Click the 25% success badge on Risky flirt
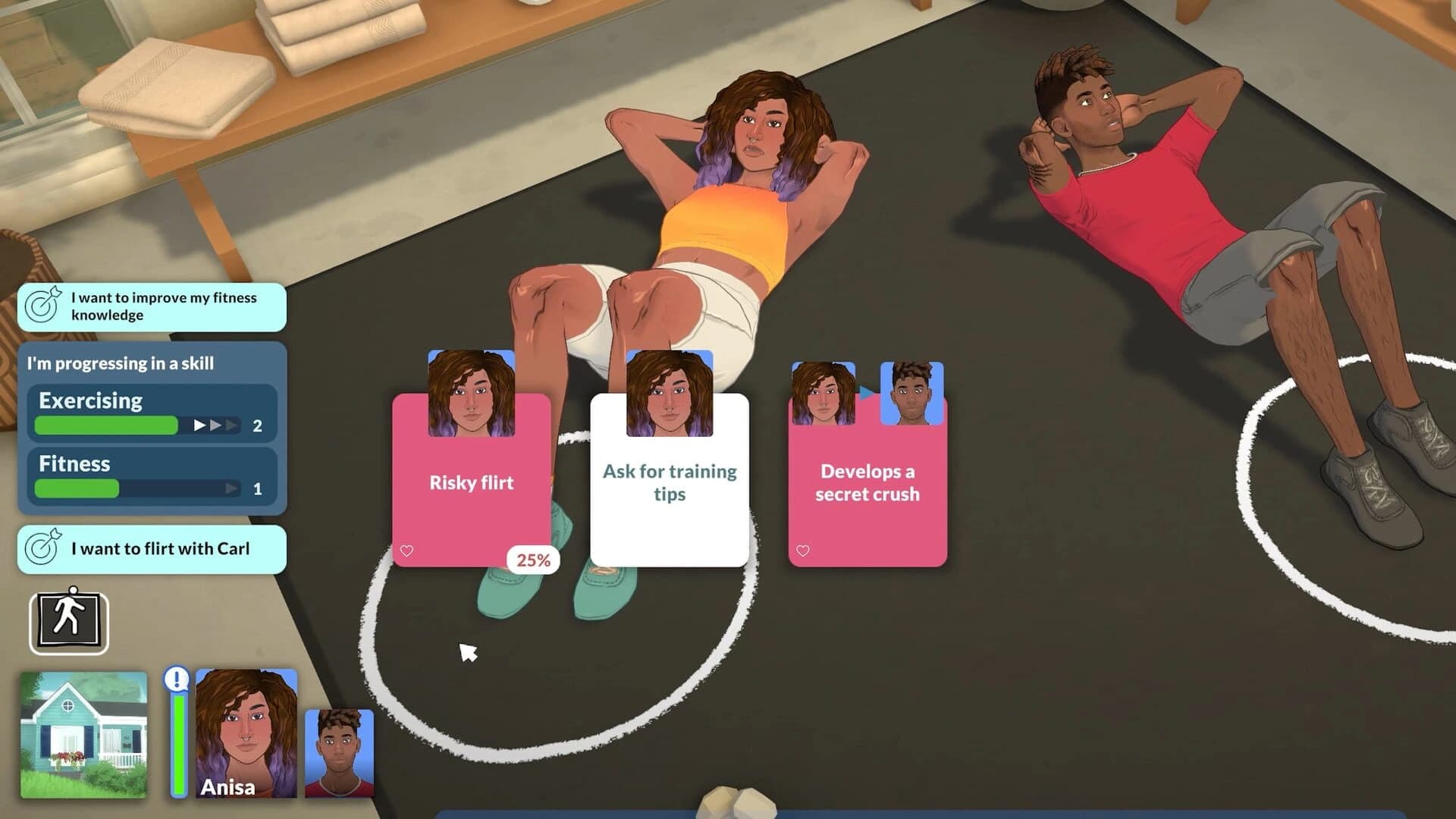1456x819 pixels. pos(532,560)
